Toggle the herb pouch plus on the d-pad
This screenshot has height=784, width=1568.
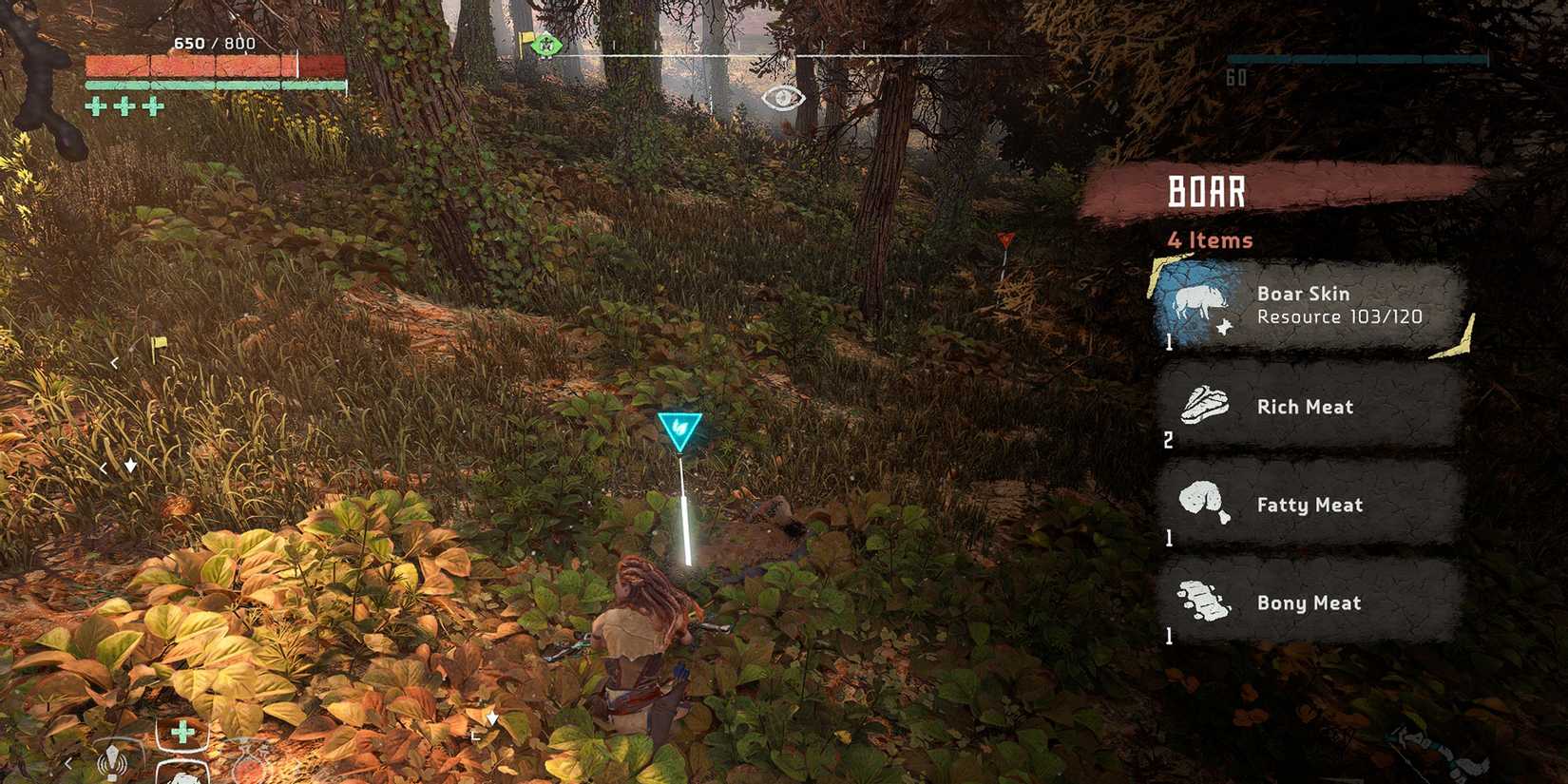182,731
